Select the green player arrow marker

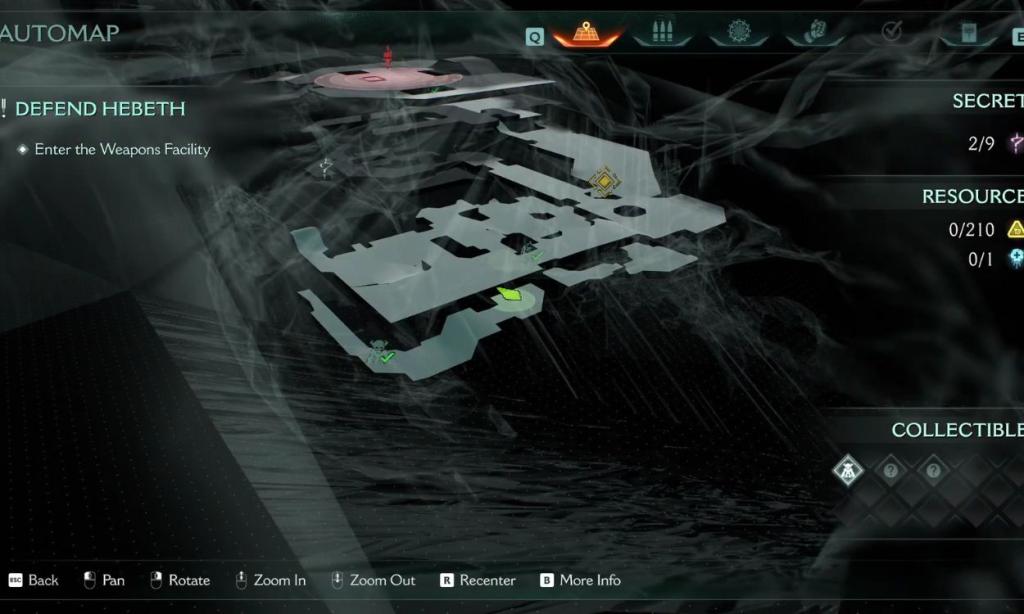coord(509,294)
